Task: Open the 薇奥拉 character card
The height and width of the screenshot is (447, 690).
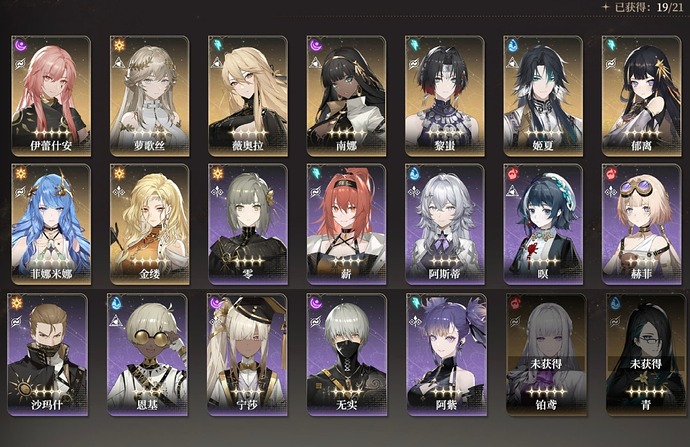Action: coord(247,95)
